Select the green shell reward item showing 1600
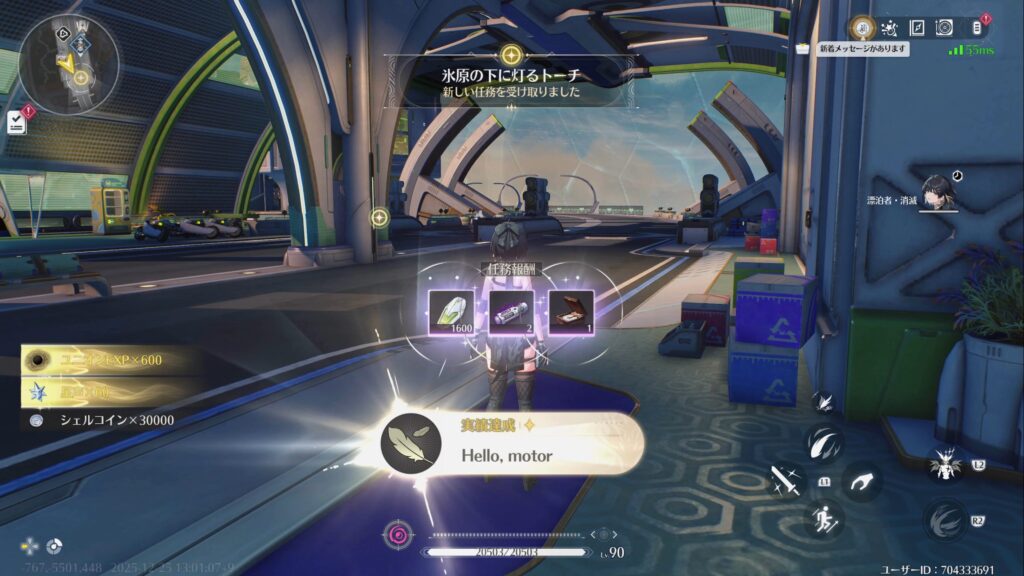The width and height of the screenshot is (1024, 576). [444, 309]
